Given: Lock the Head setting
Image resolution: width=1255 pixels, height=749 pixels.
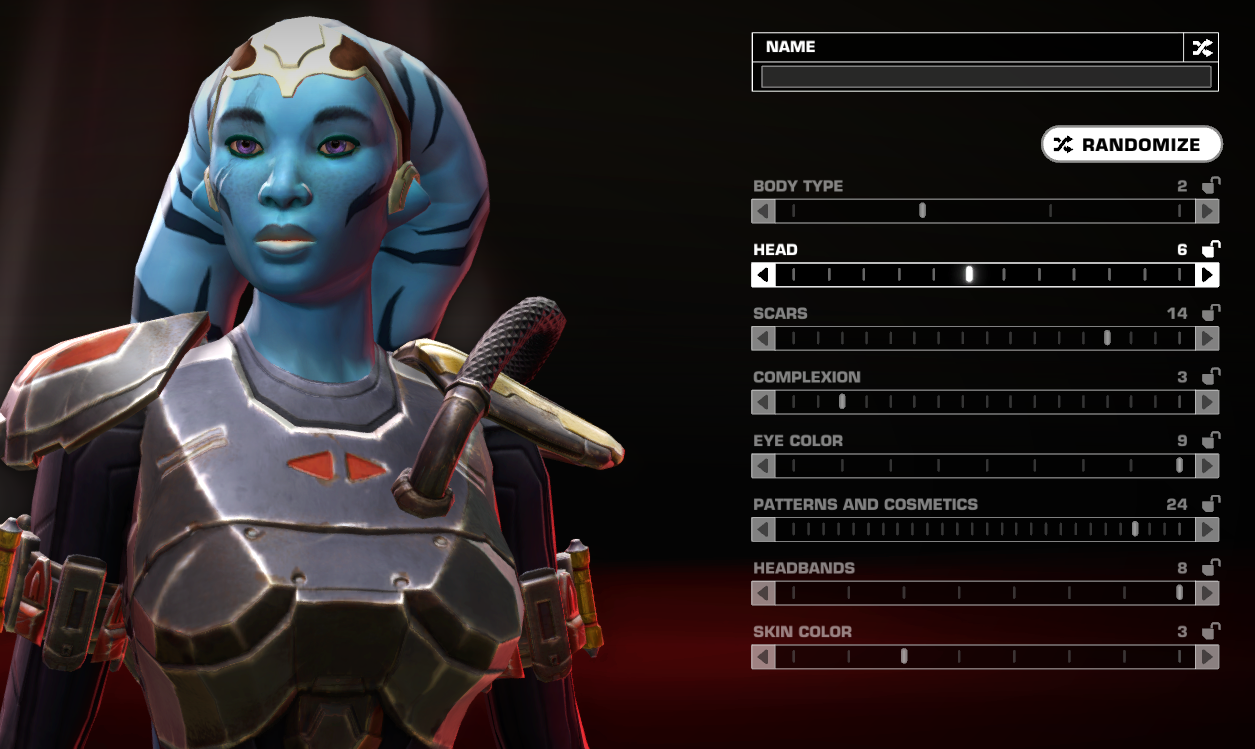Looking at the screenshot, I should pyautogui.click(x=1210, y=249).
